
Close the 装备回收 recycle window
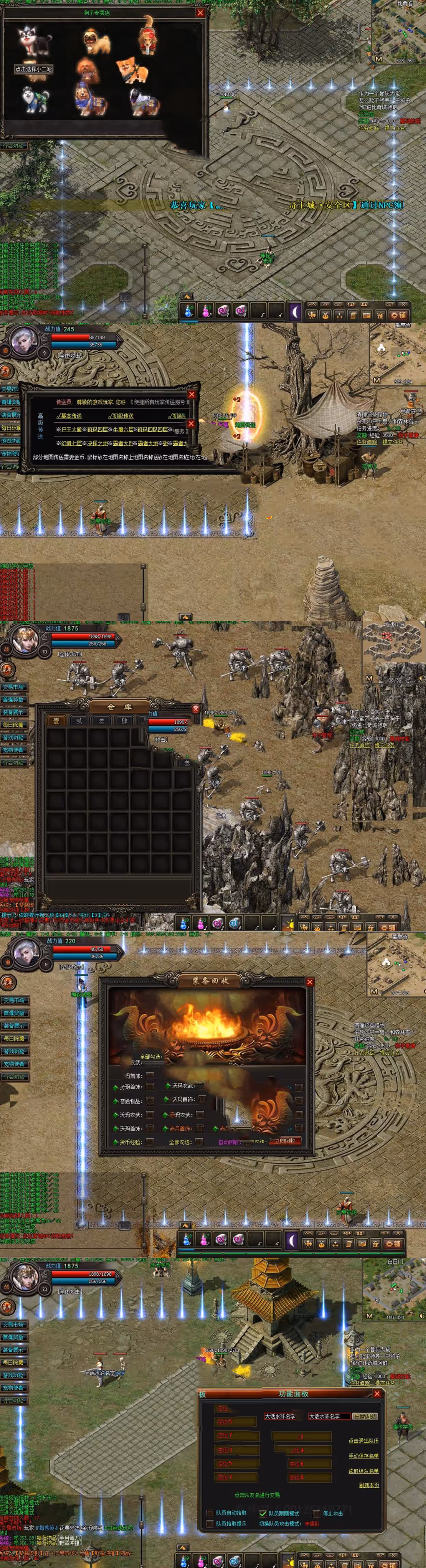310,982
